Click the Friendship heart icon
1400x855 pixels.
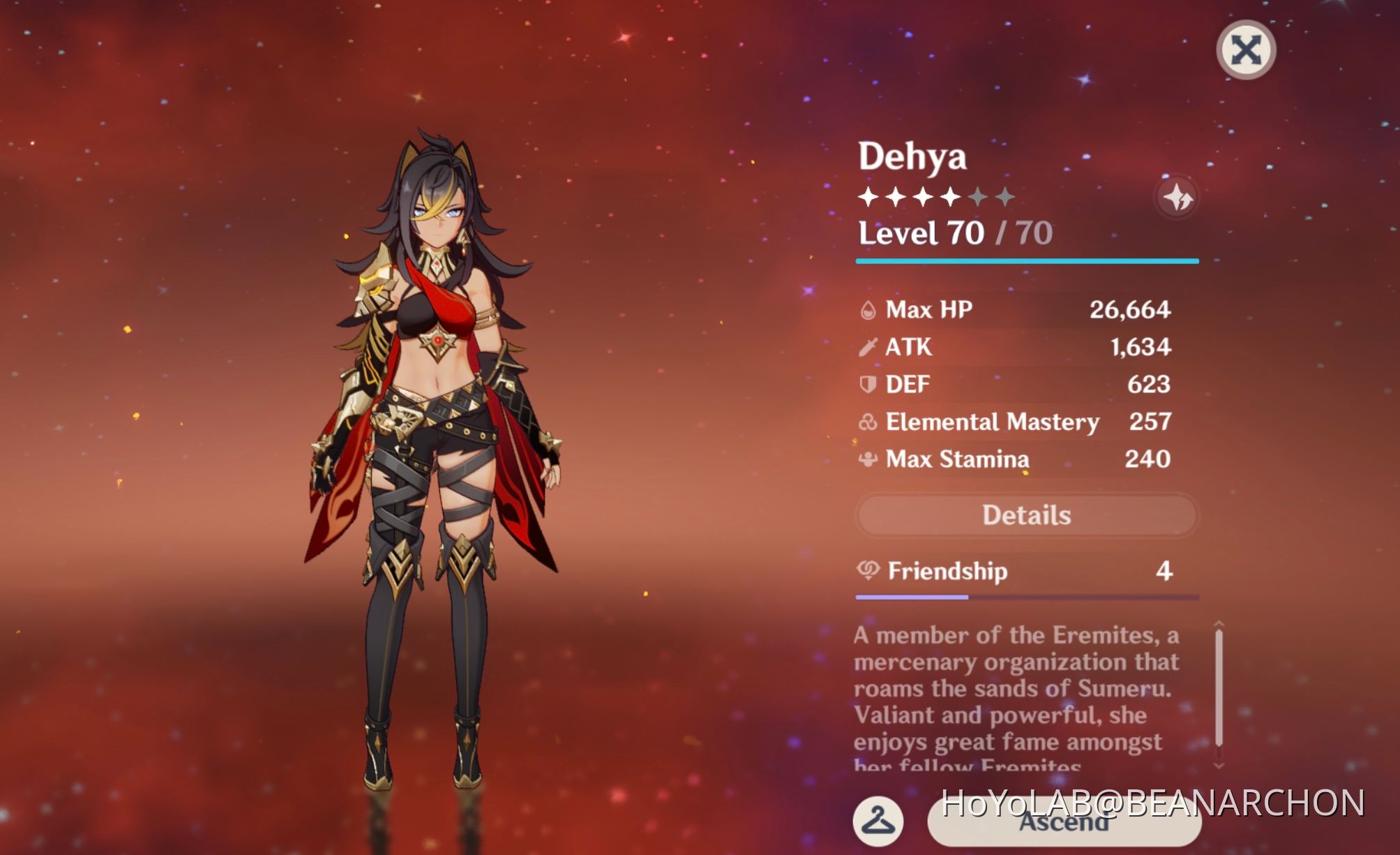click(867, 571)
